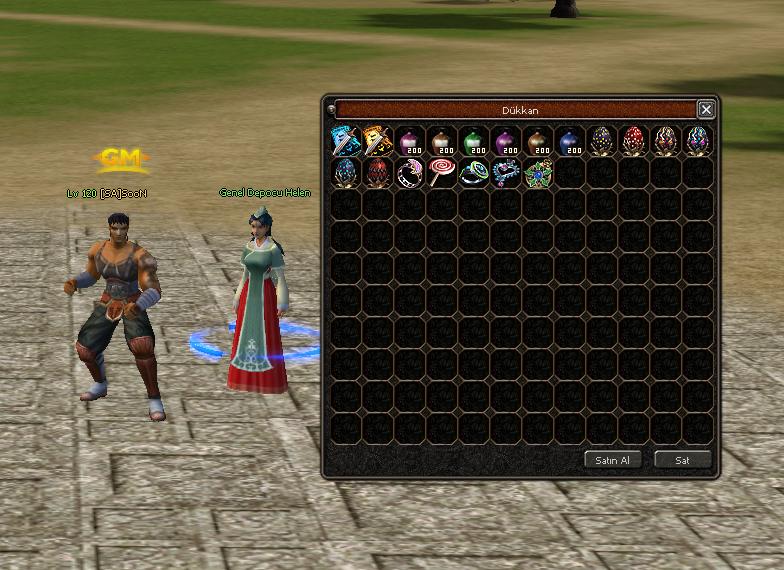
Task: Select the blue scroll with sword item
Action: click(346, 141)
